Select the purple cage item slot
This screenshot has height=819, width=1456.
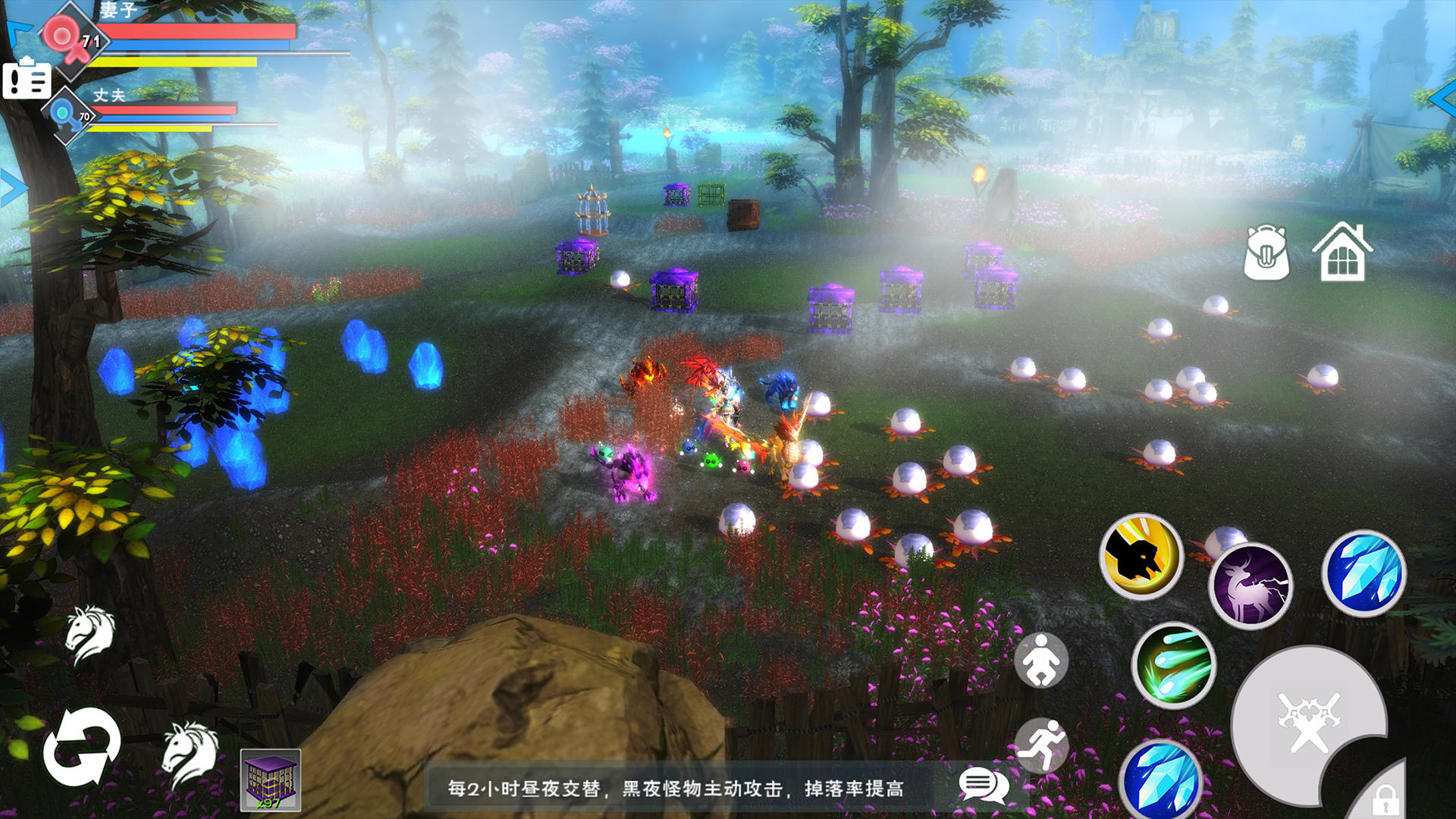coord(271,780)
